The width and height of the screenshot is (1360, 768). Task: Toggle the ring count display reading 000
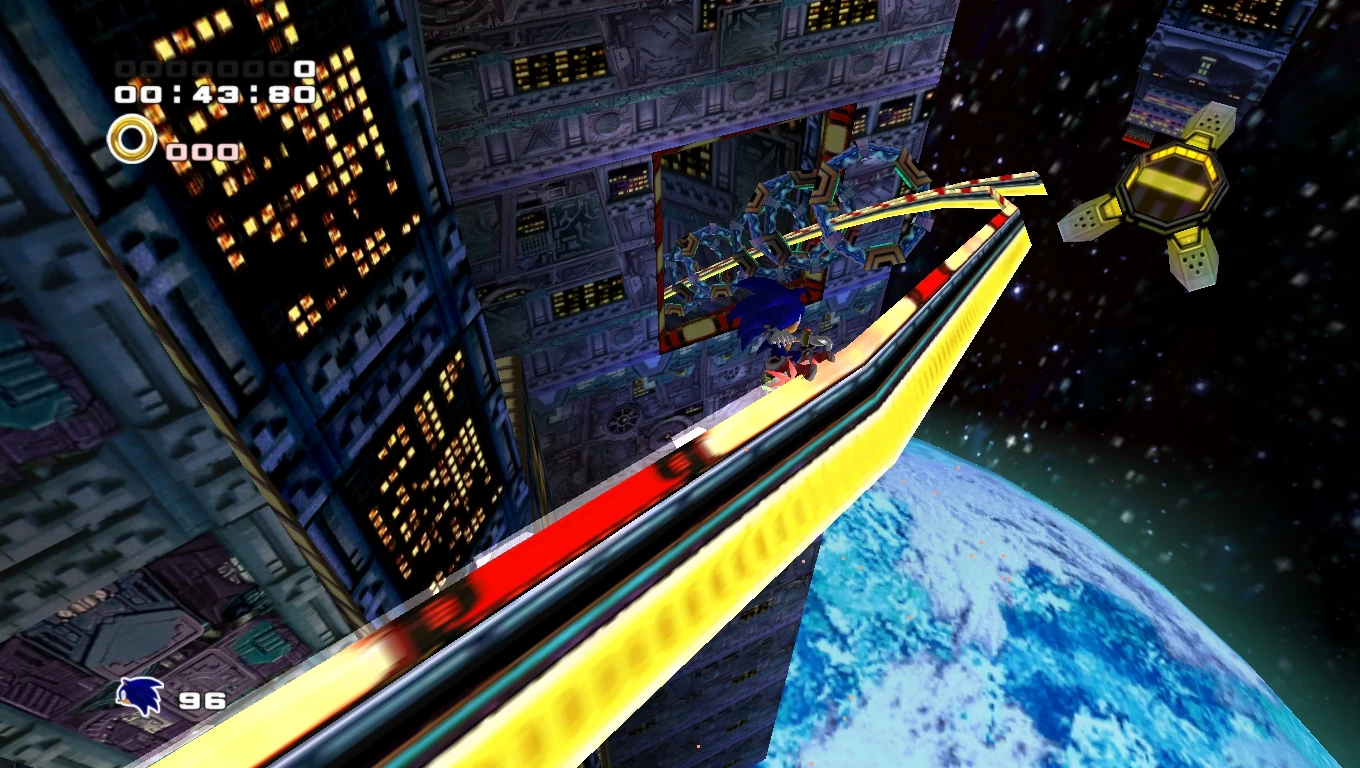[x=200, y=152]
